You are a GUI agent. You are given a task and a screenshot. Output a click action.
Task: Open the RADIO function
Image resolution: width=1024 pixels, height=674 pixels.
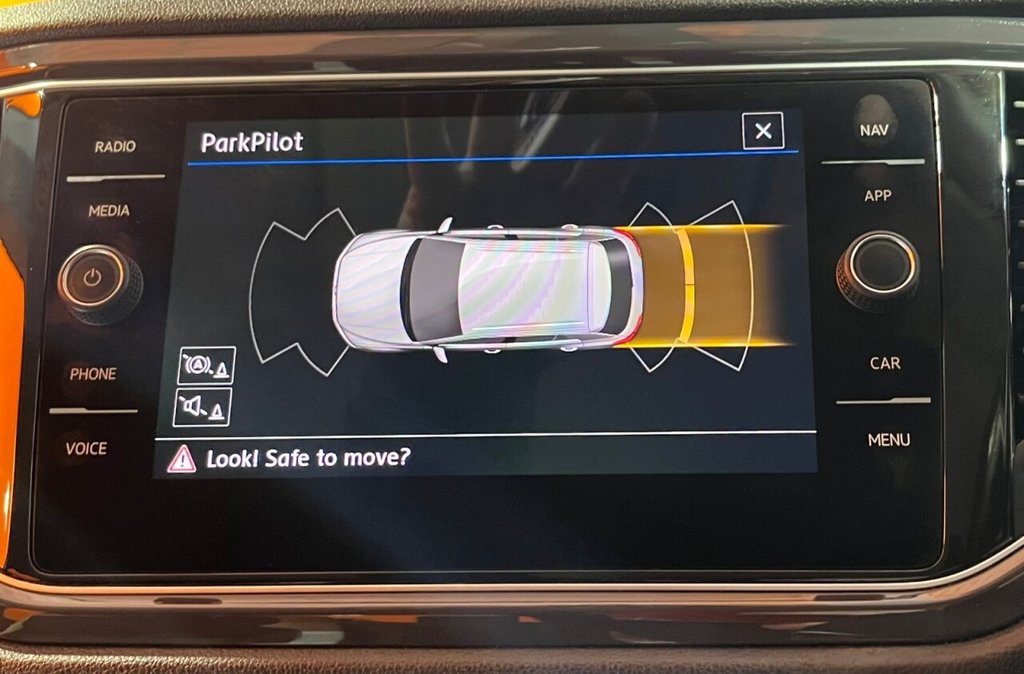coord(115,147)
